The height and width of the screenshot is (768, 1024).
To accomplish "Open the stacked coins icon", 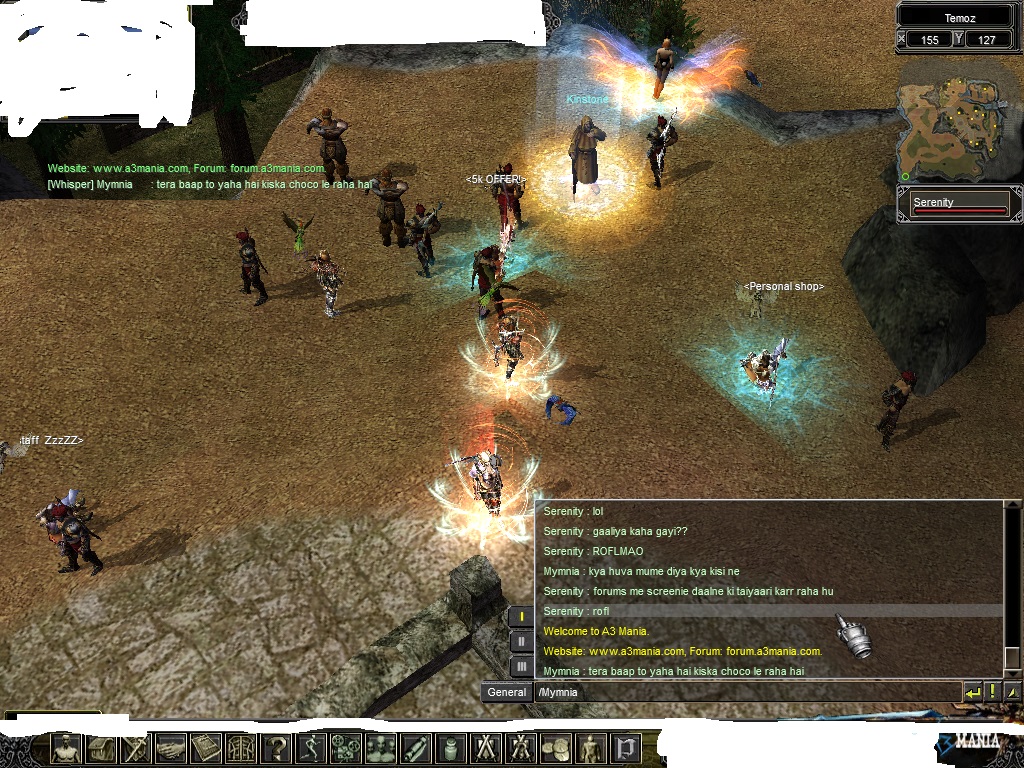I will pos(556,748).
